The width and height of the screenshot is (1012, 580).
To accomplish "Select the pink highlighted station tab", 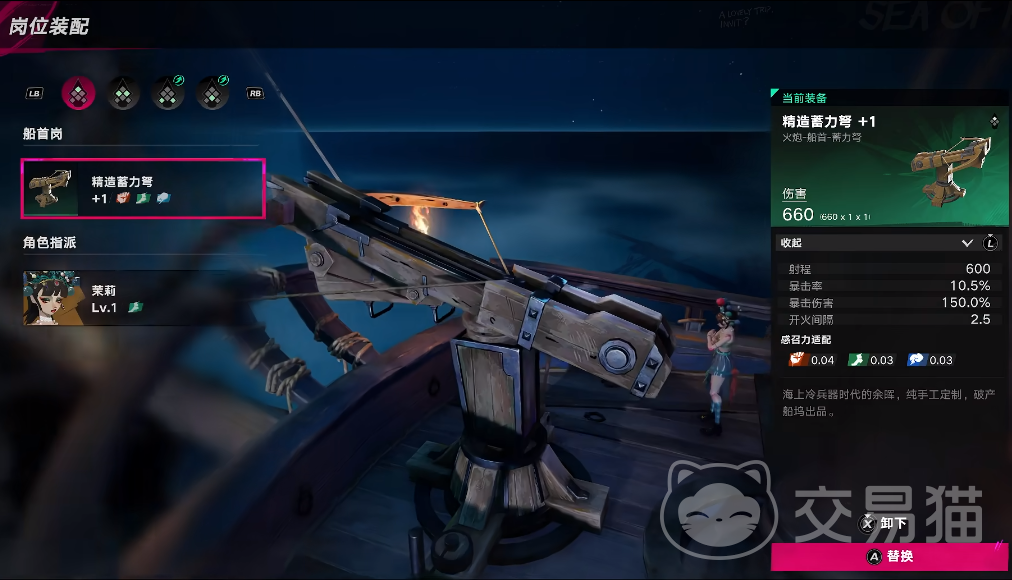I will (x=79, y=93).
